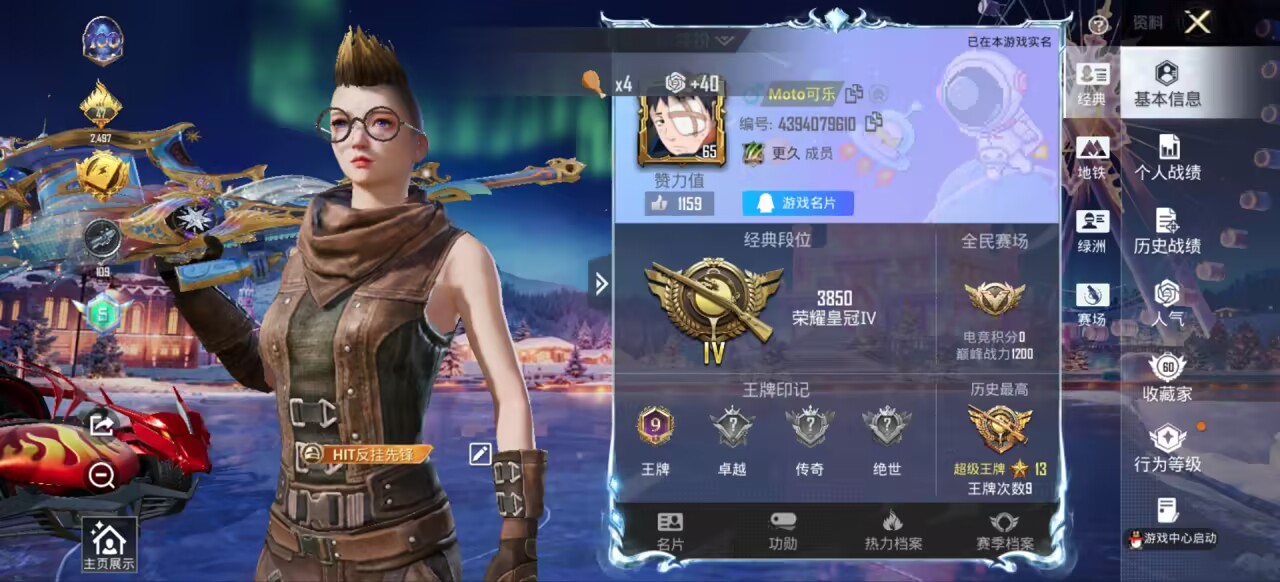1280x582 pixels.
Task: Switch to the 地铁 metro mode tab
Action: [x=1092, y=158]
